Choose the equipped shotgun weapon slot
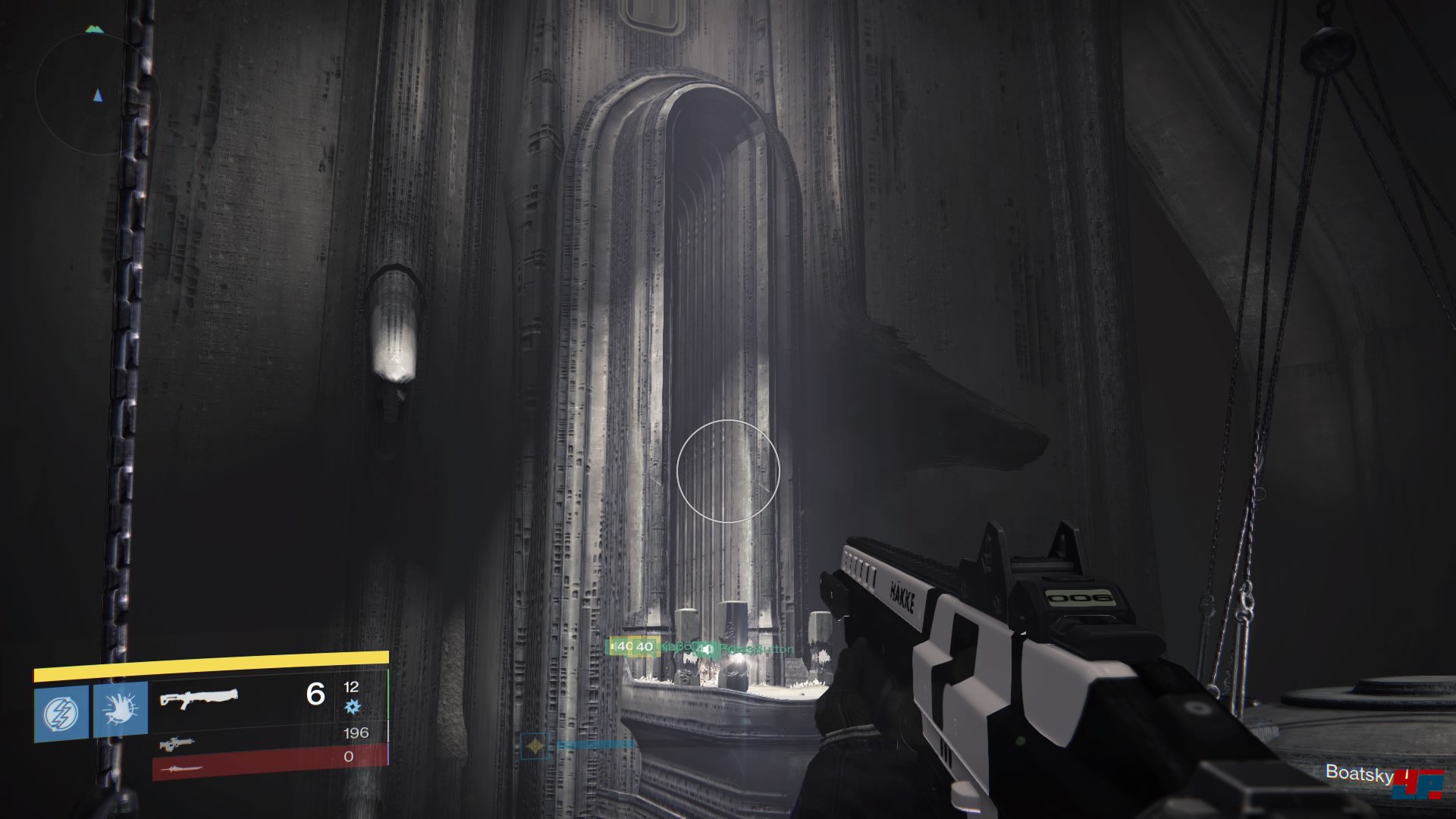The height and width of the screenshot is (819, 1456). point(199,698)
